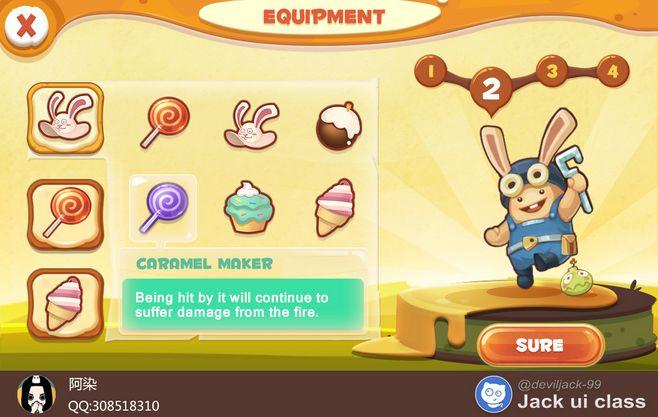
Task: Select the pink ice cream equipped slot
Action: click(x=65, y=301)
